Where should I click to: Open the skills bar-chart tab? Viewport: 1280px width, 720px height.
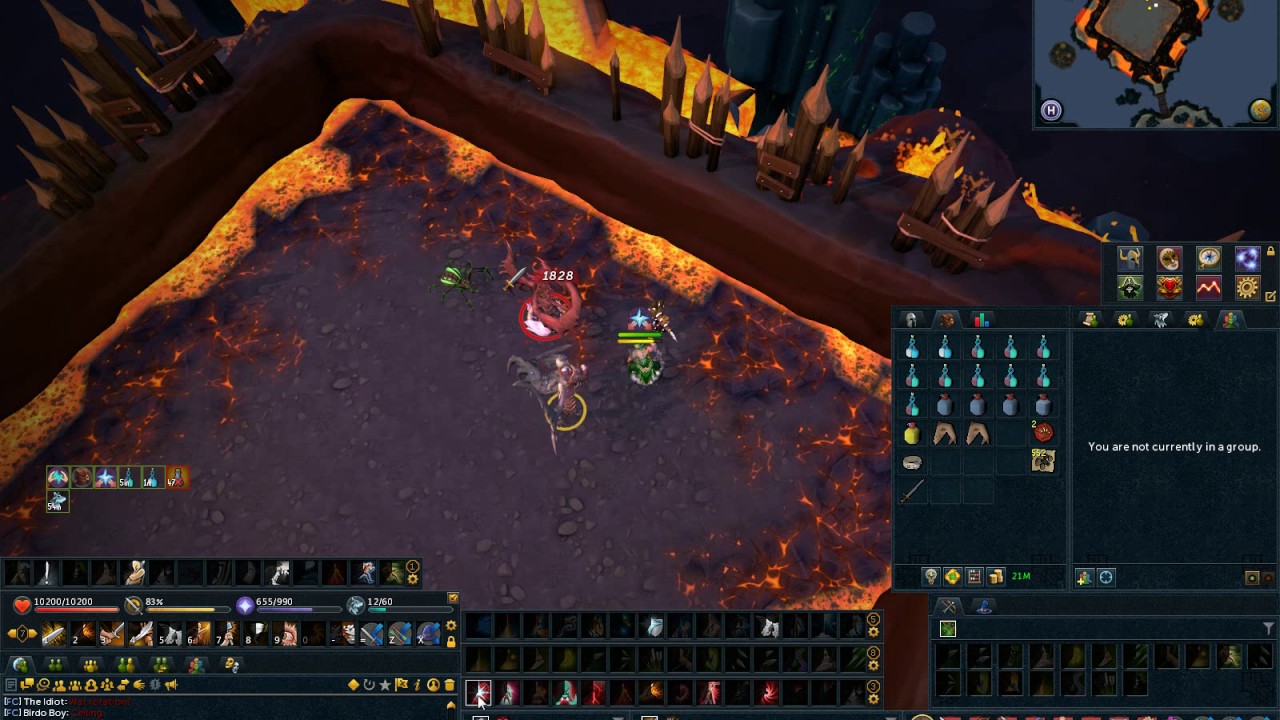981,320
